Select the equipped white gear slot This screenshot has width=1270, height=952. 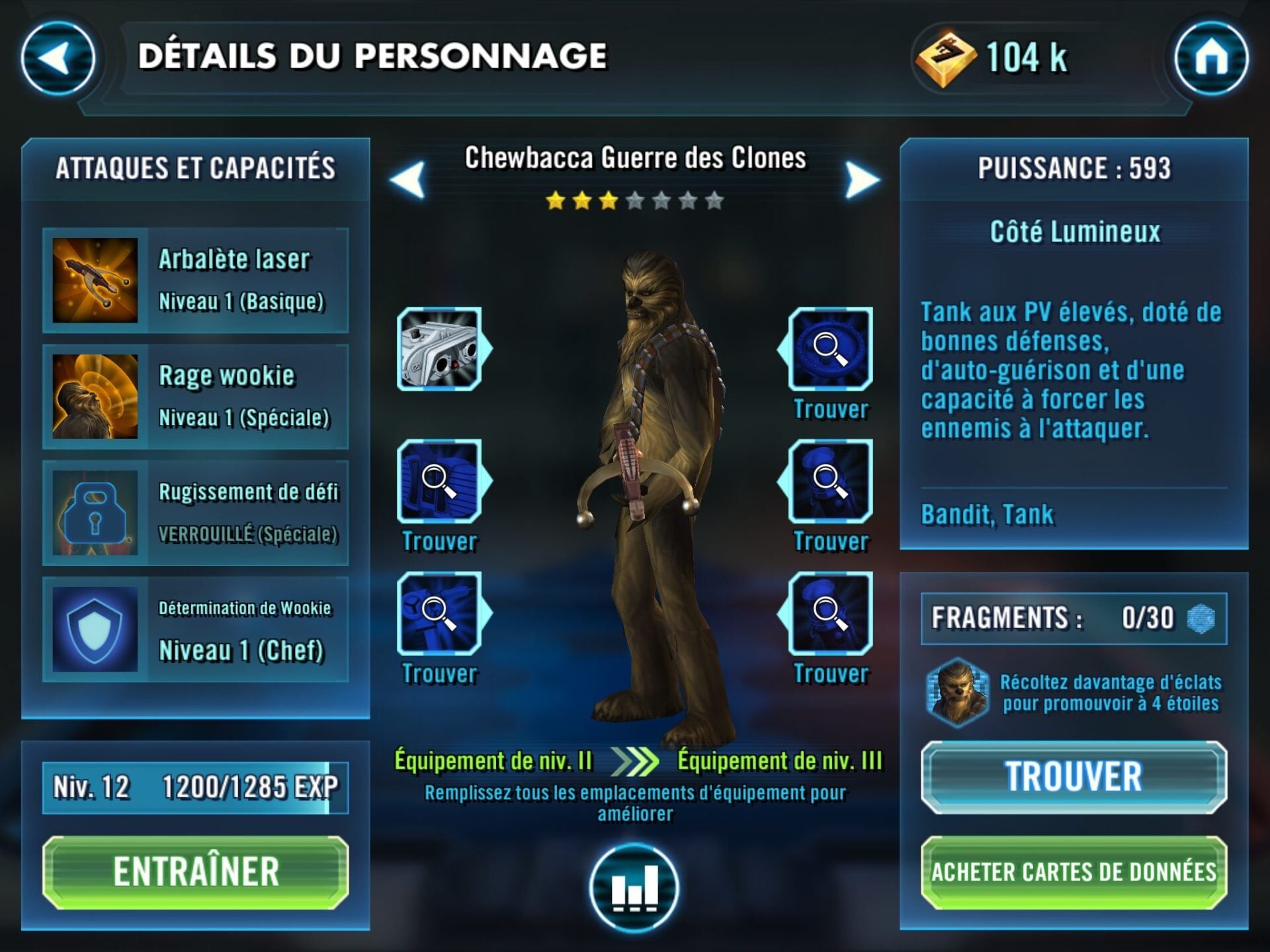tap(440, 349)
